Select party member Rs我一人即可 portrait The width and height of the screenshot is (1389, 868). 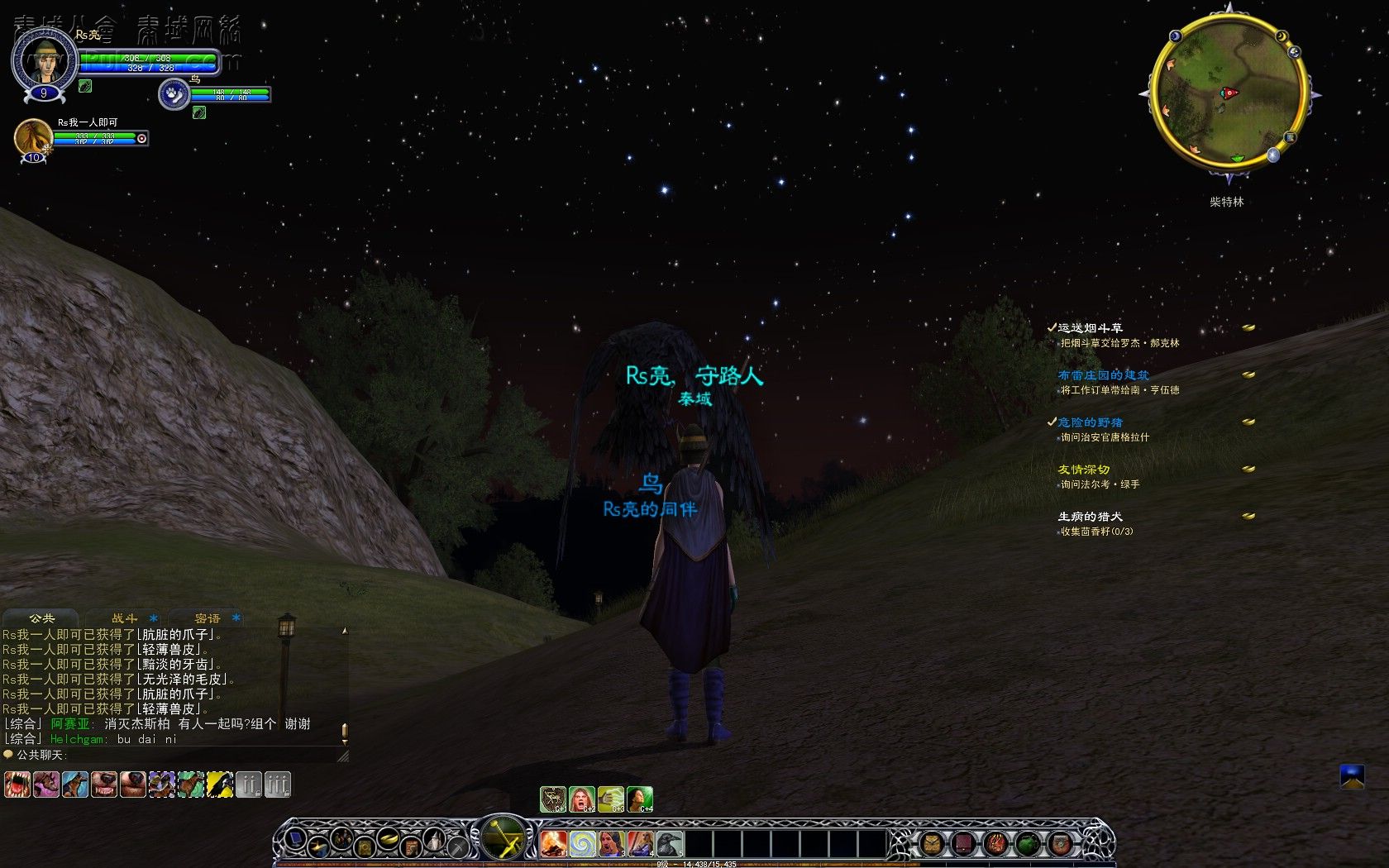[33, 136]
